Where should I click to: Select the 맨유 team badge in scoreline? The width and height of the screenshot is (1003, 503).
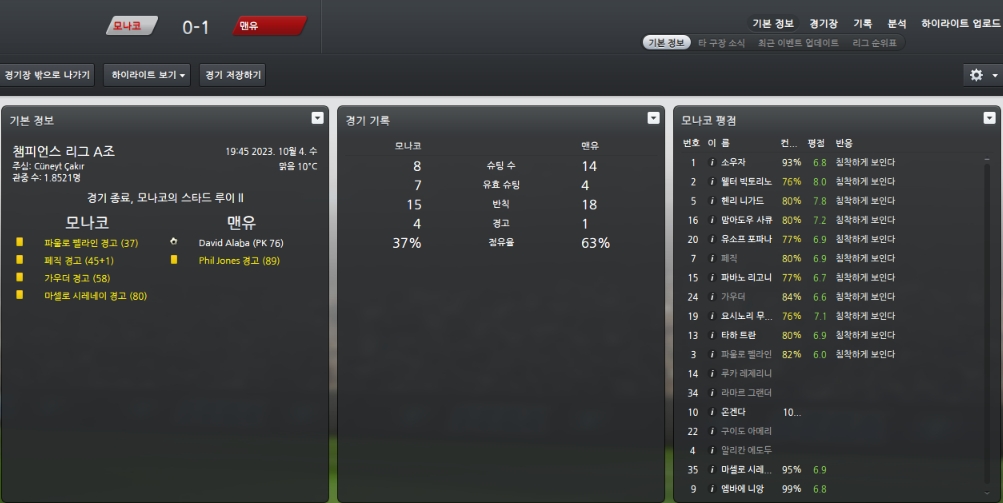pos(268,26)
